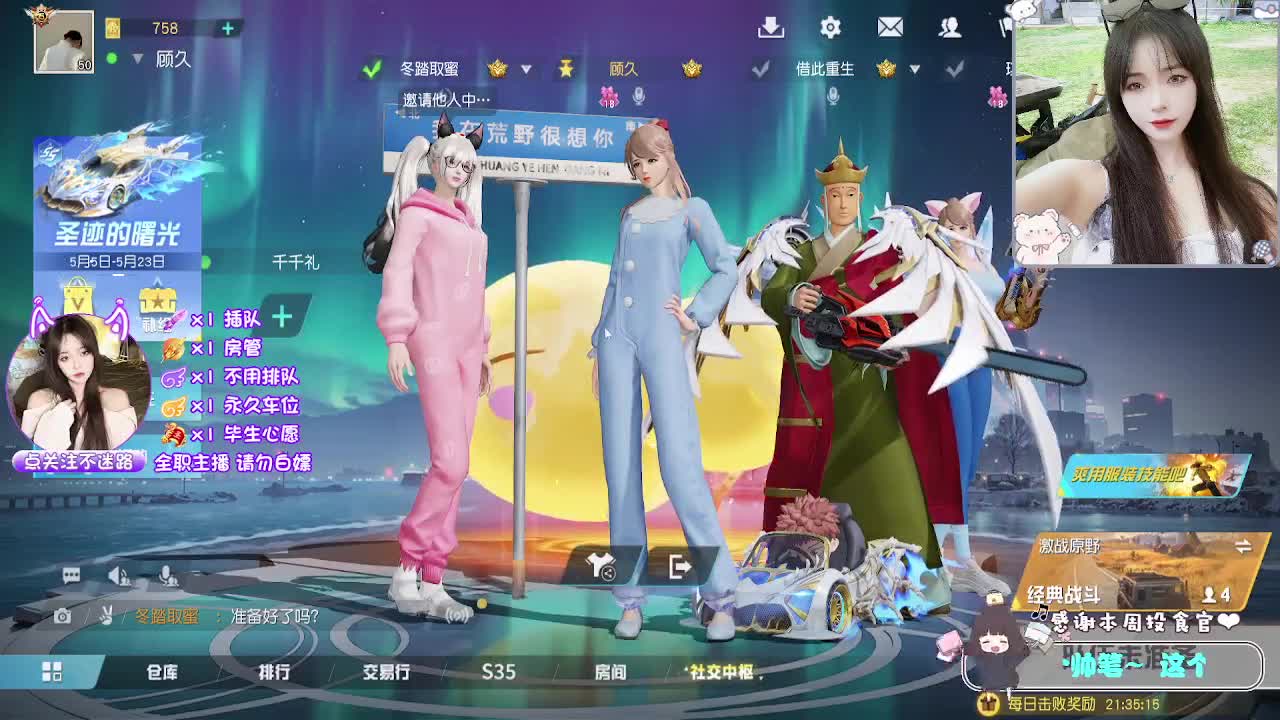This screenshot has width=1280, height=720.
Task: Open the friends list icon
Action: (948, 27)
